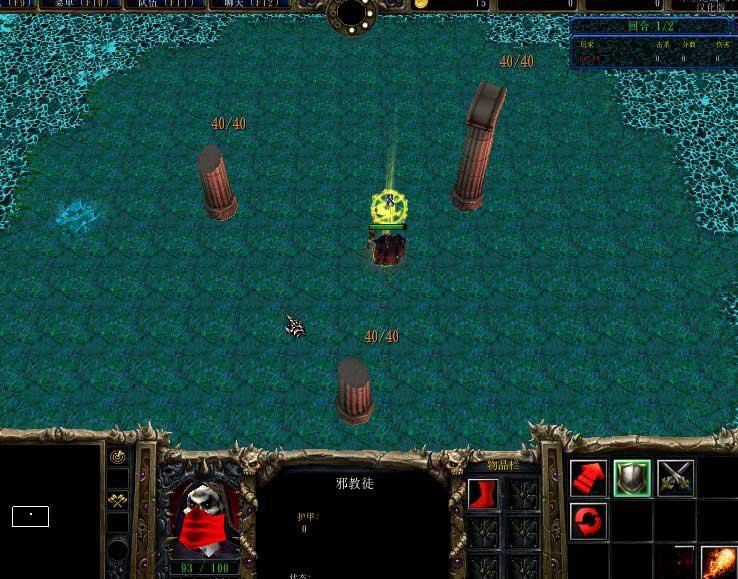Toggle the minimap signal ping button

pyautogui.click(x=118, y=457)
